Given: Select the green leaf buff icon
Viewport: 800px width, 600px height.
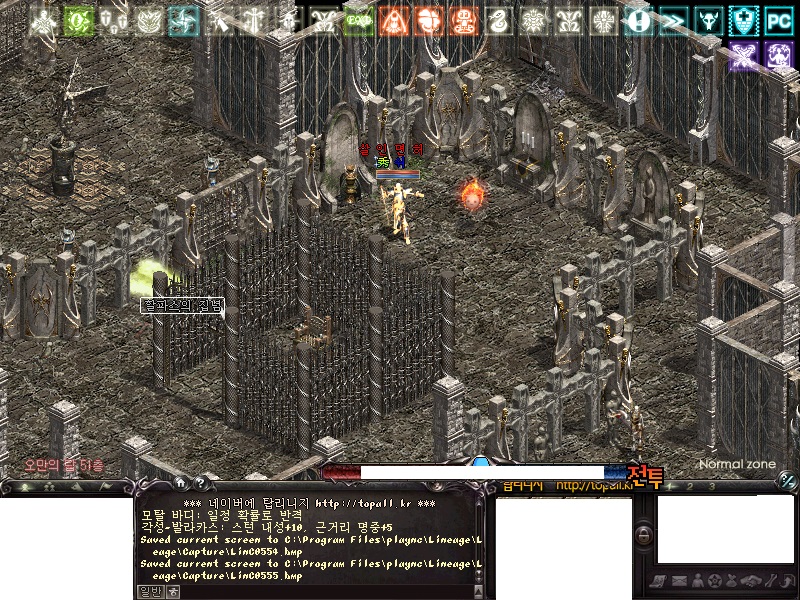Looking at the screenshot, I should [x=79, y=20].
